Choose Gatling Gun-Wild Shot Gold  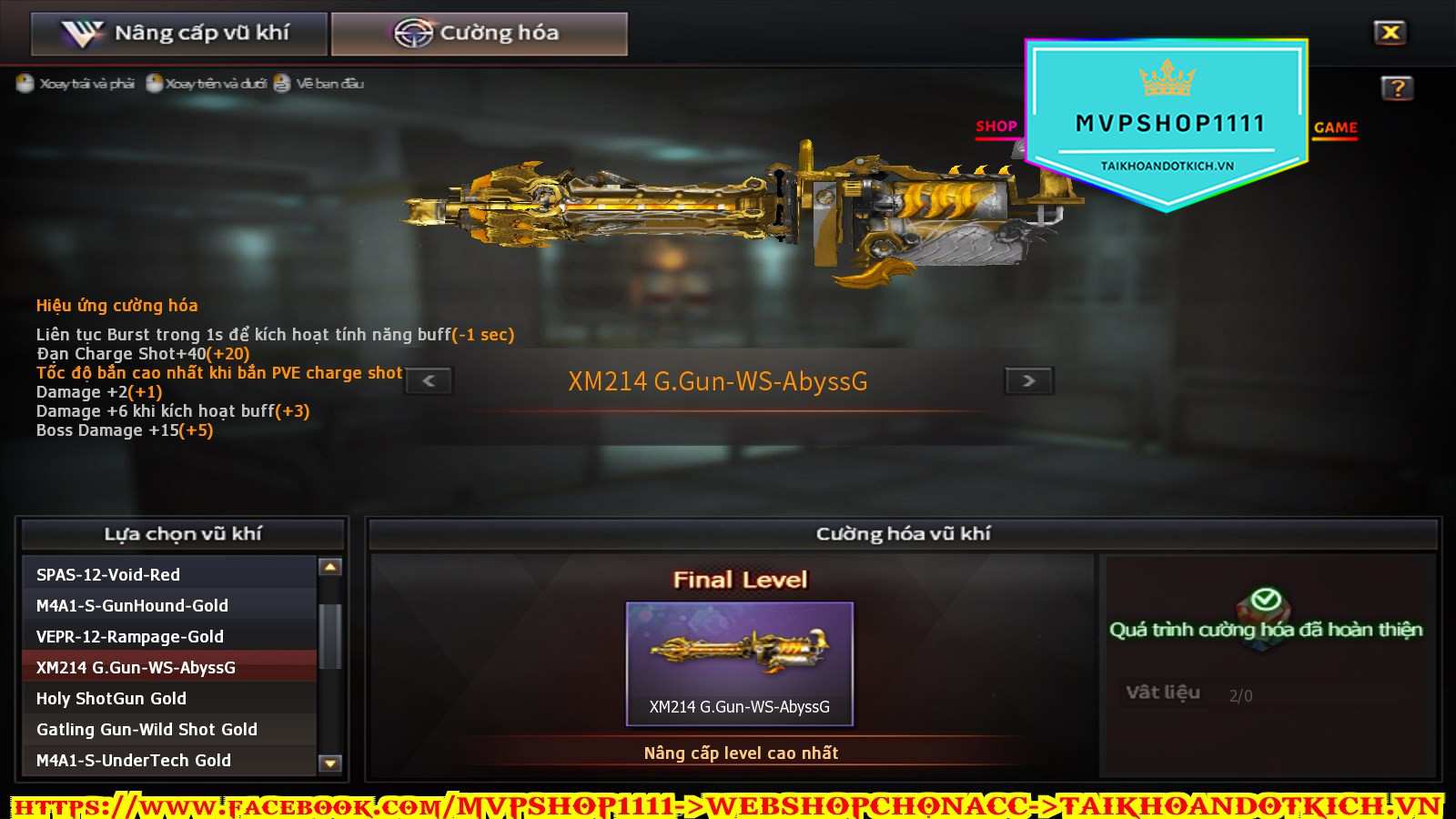169,729
